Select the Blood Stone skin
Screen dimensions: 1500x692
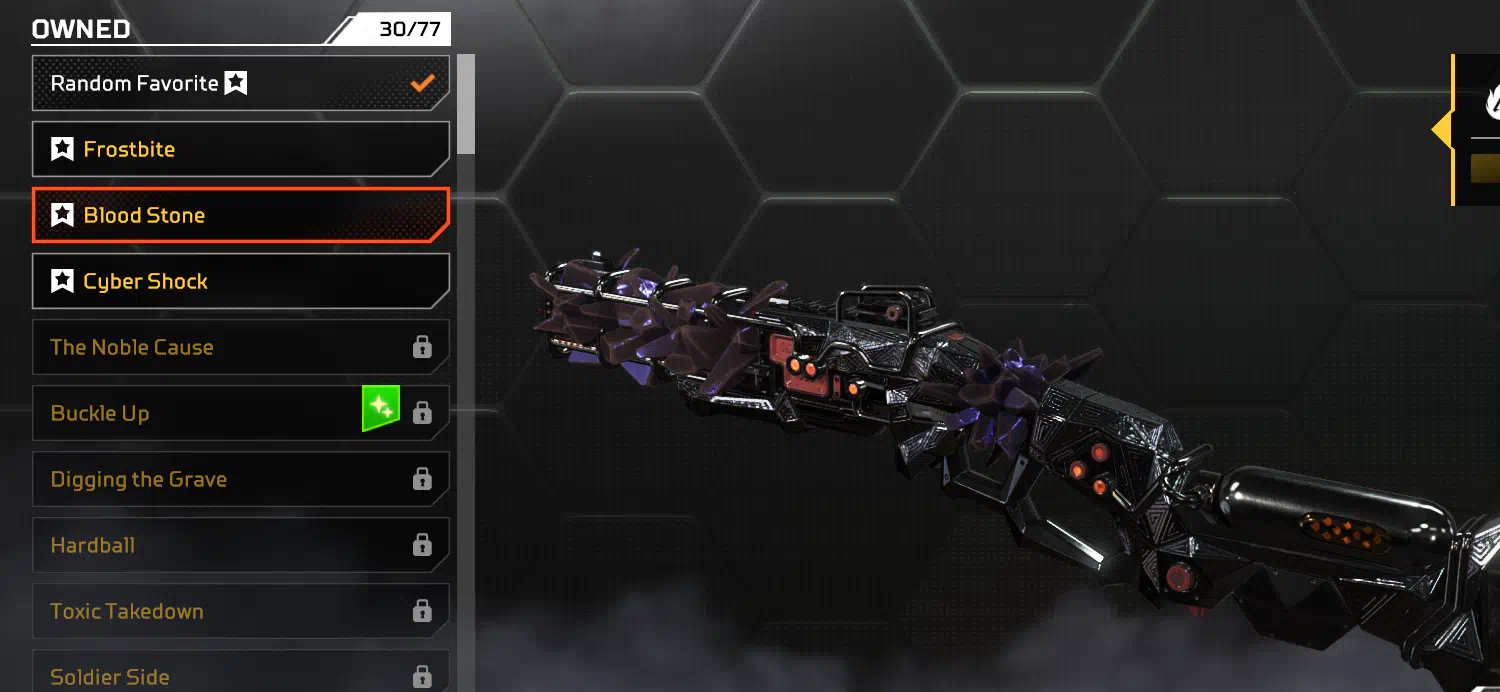[240, 215]
